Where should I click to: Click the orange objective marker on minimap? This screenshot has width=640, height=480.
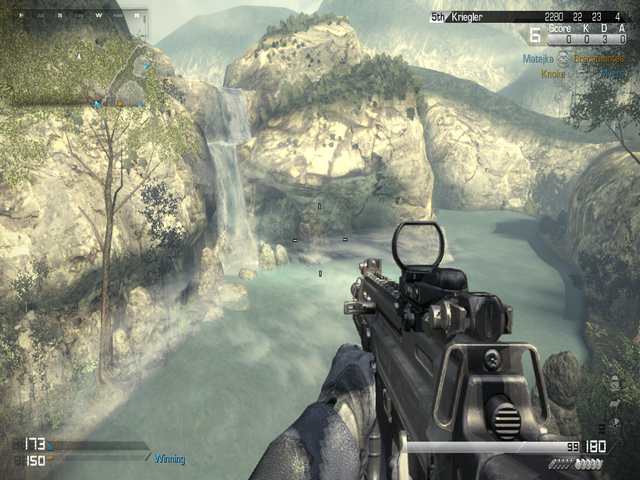119,102
